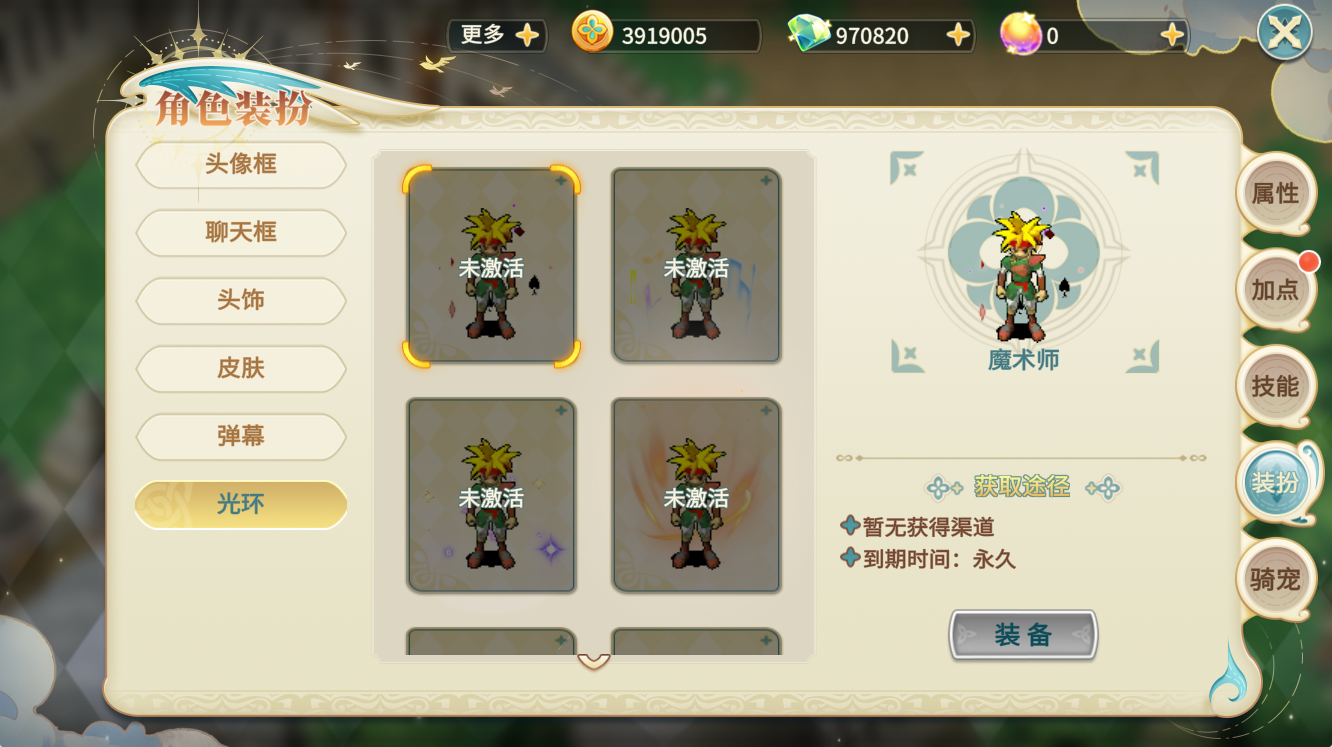Switch to the 技能 side tab

pos(1275,386)
